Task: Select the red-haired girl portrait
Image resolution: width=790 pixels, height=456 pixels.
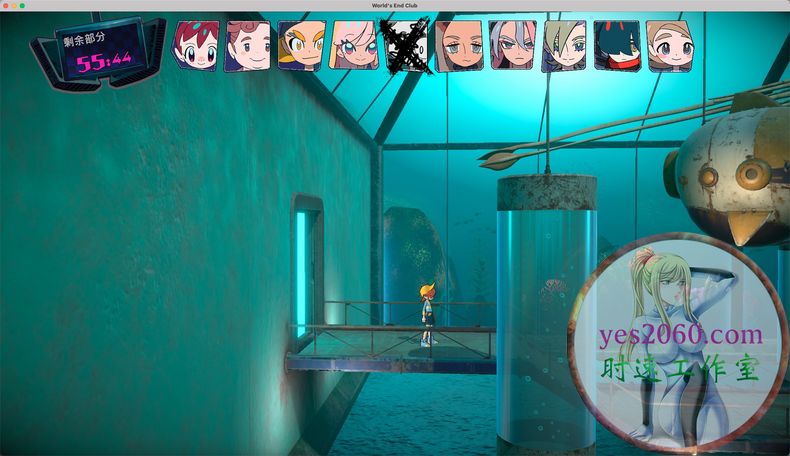Action: [x=195, y=45]
